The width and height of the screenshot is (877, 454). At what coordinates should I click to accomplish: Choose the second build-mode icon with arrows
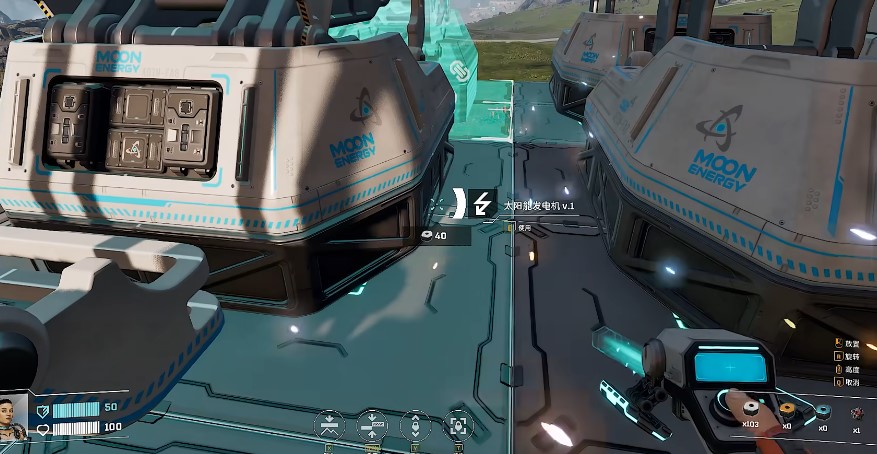[372, 424]
